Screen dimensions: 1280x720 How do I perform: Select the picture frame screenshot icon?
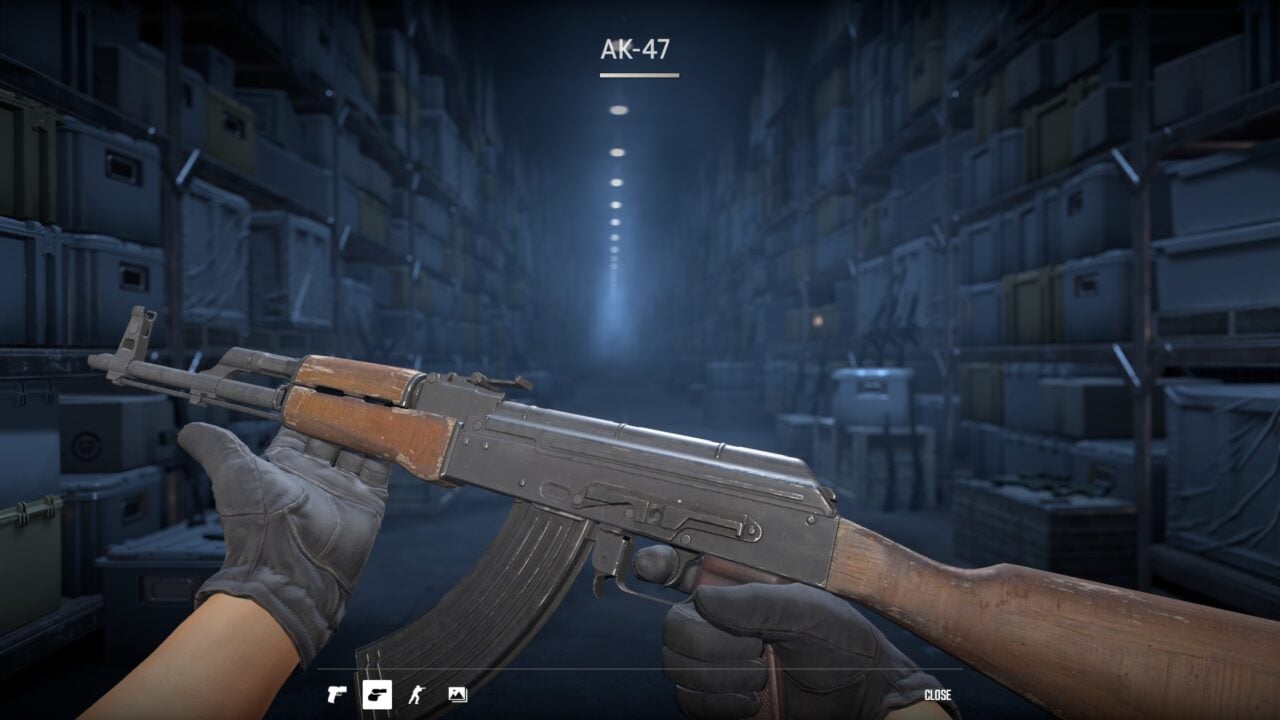(x=457, y=694)
